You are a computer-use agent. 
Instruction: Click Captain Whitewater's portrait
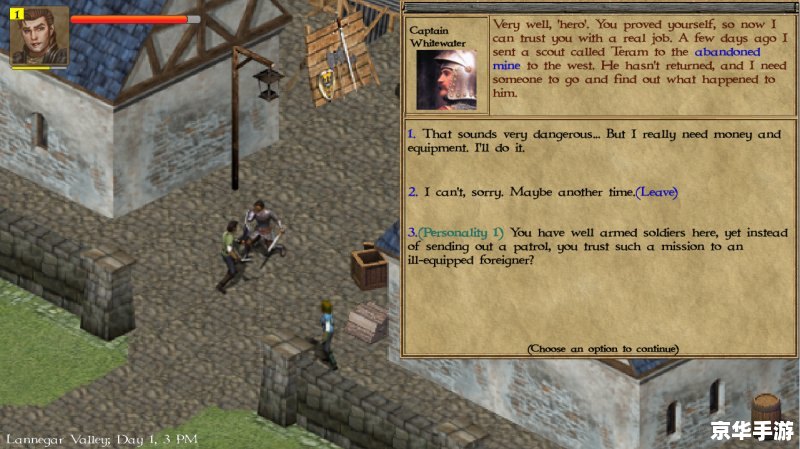446,78
